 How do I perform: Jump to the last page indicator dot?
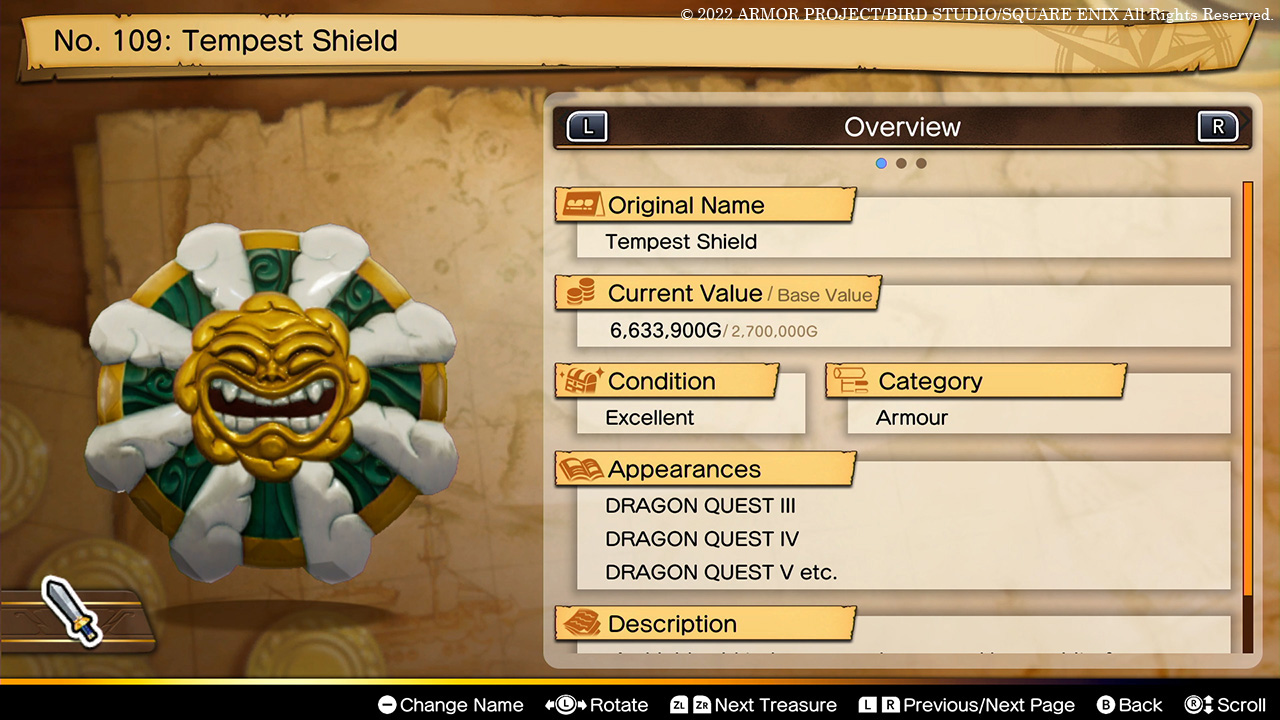coord(921,163)
